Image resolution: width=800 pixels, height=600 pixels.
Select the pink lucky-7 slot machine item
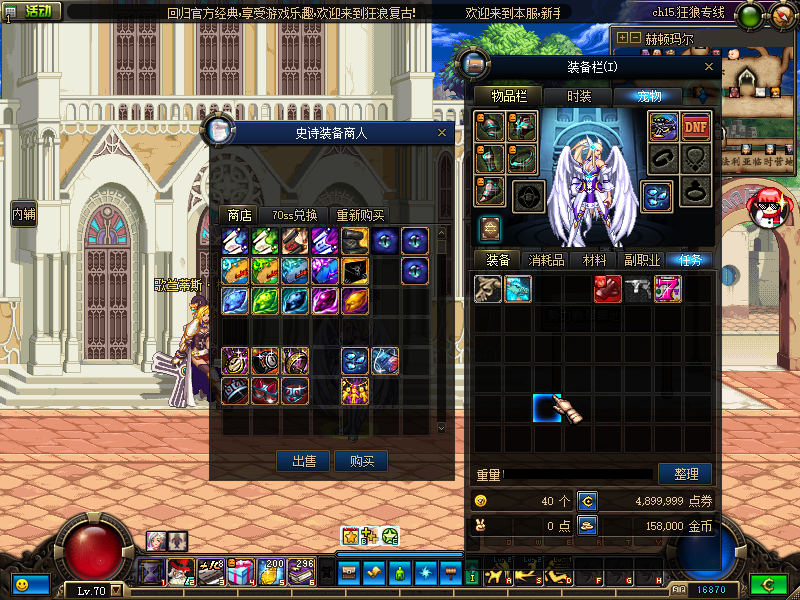pos(668,290)
